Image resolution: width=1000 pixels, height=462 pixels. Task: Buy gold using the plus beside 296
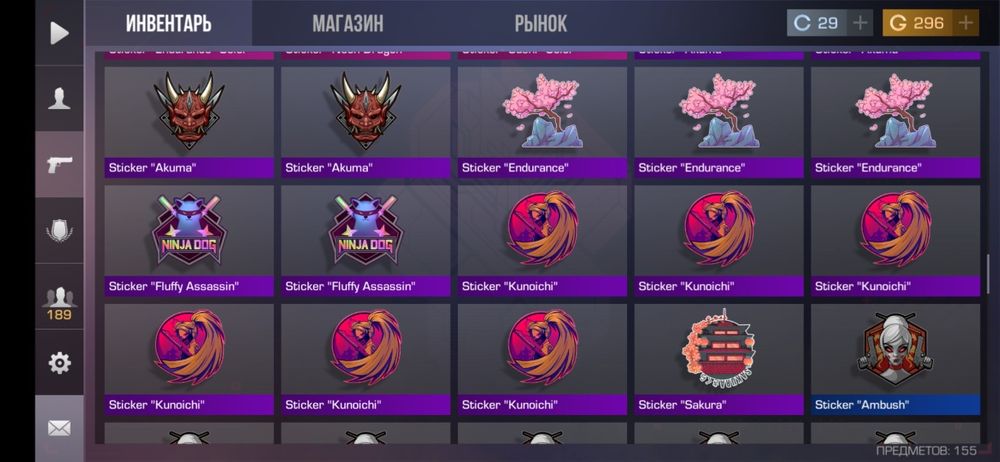pos(965,23)
